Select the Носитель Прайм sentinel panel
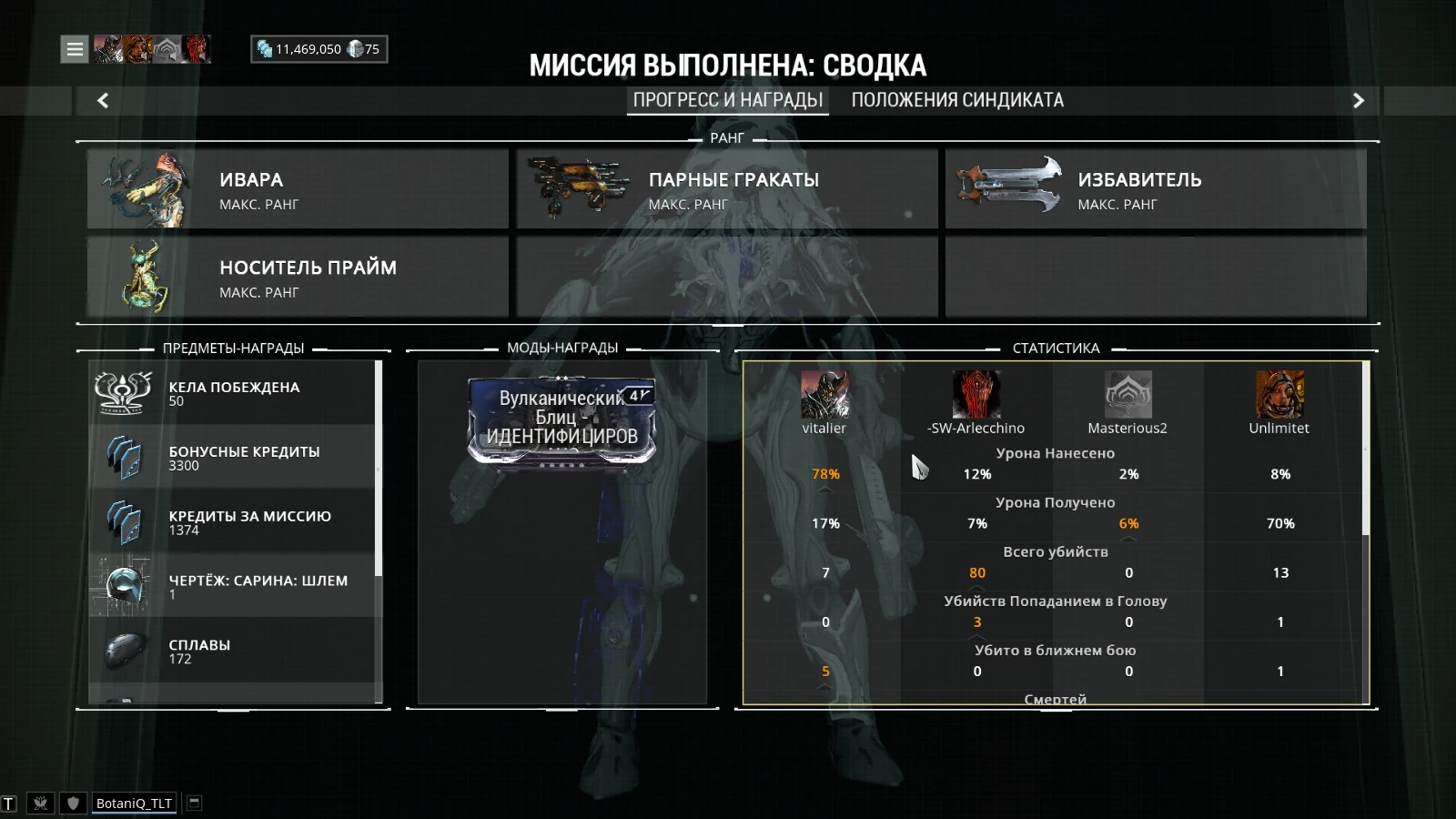Screen dimensions: 1456x819 click(x=298, y=277)
